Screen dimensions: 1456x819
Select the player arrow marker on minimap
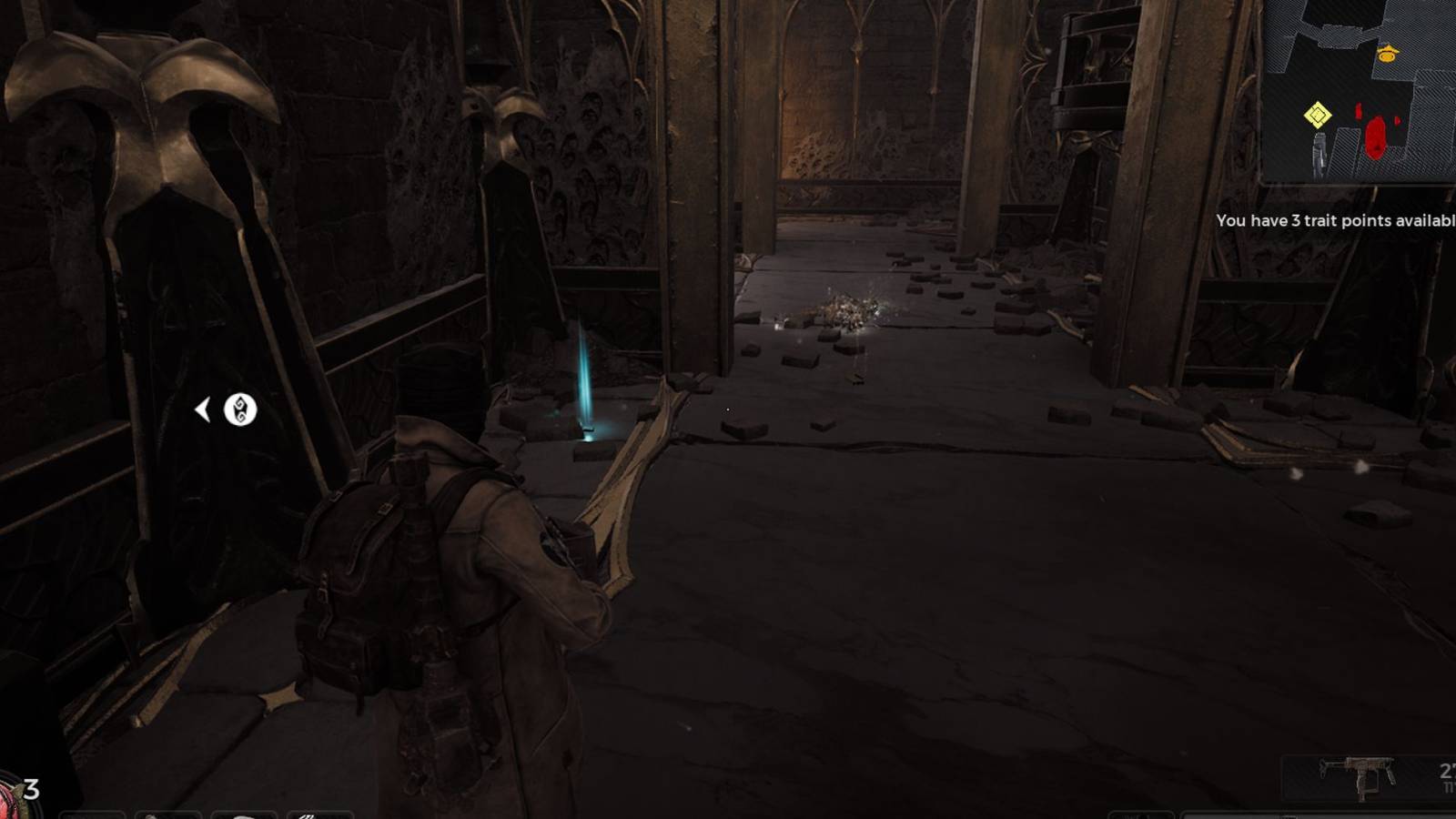[1319, 152]
